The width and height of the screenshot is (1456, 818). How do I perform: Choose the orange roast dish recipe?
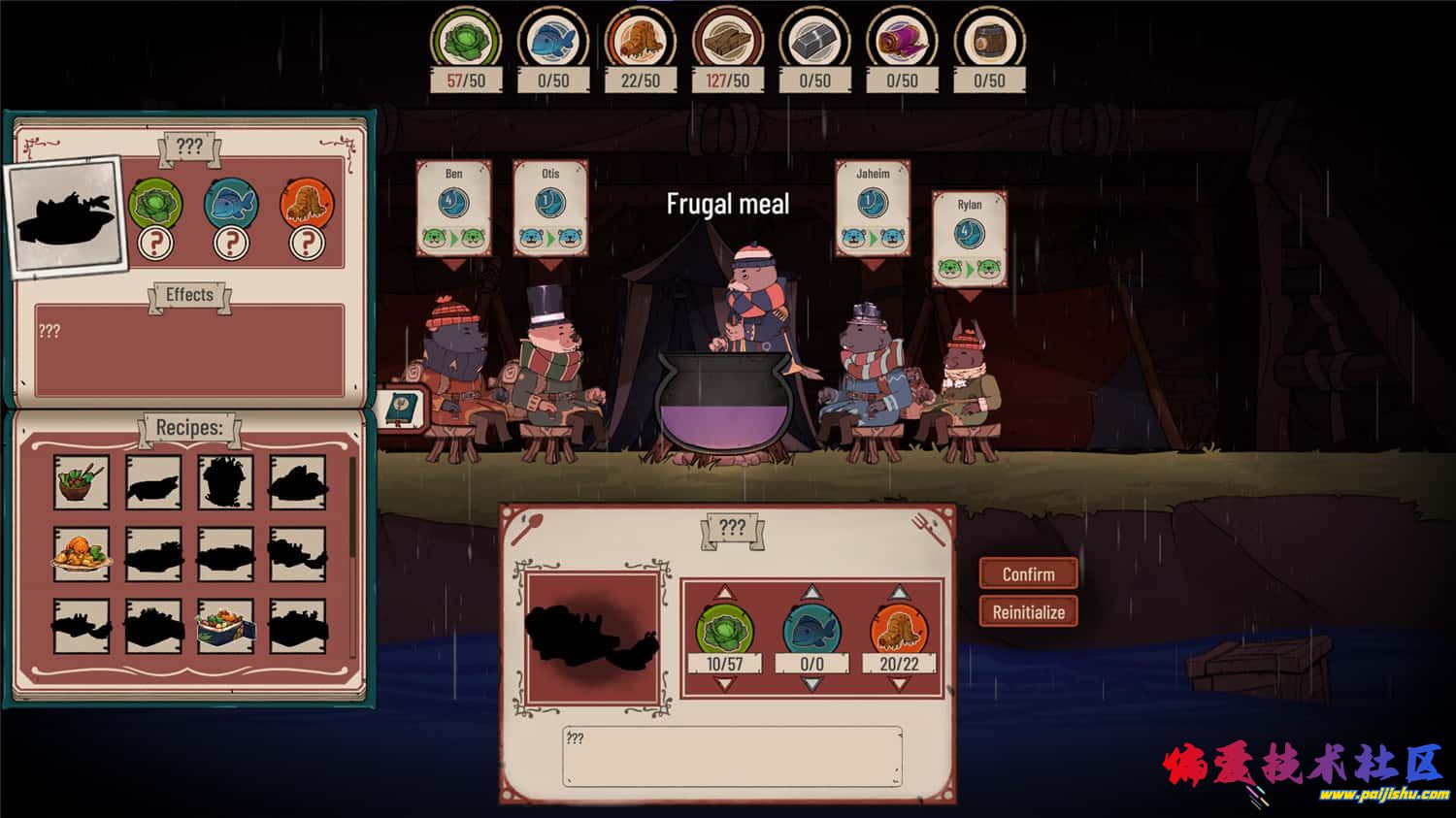(82, 554)
